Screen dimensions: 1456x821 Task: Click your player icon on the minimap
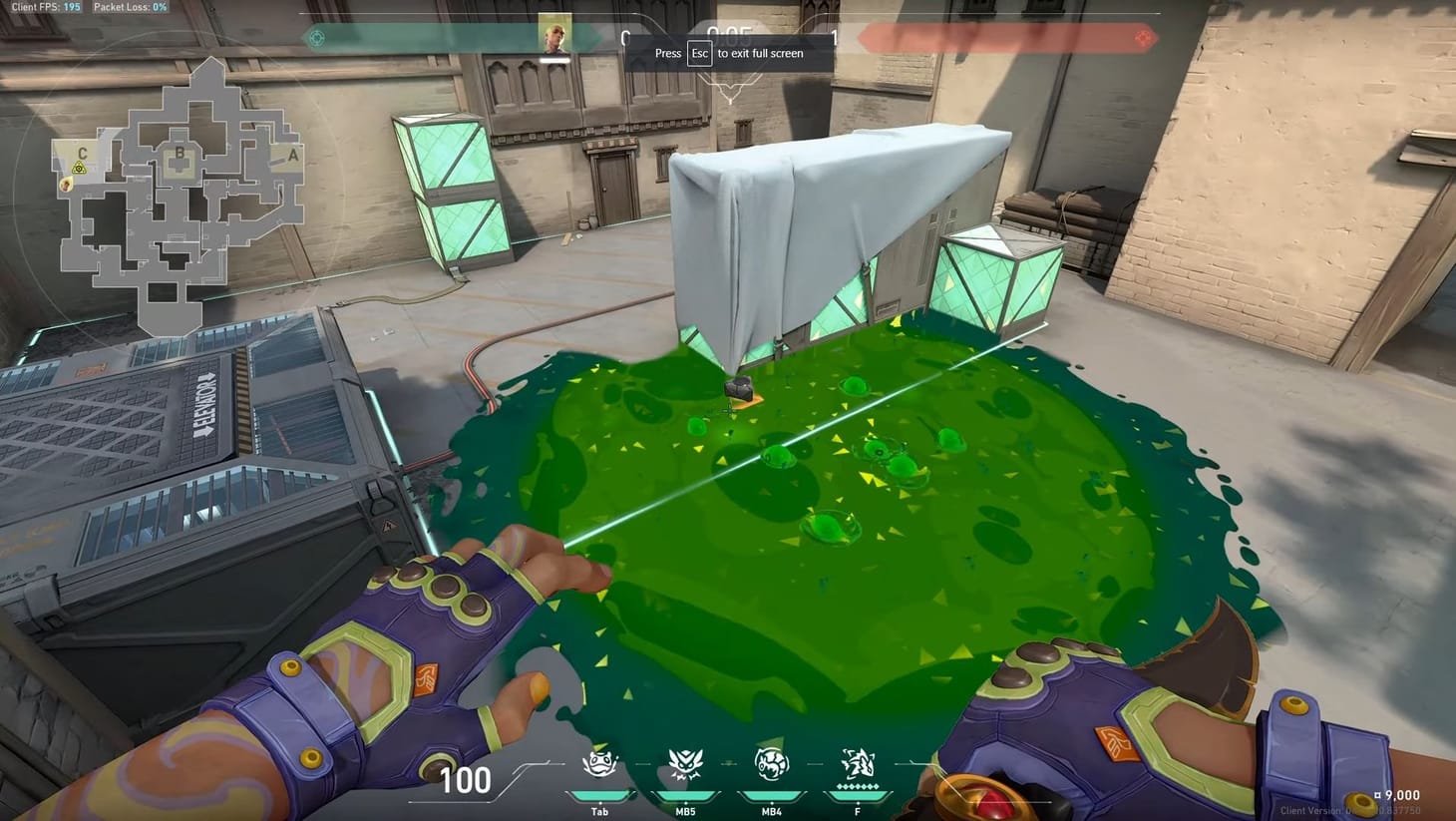tap(66, 183)
